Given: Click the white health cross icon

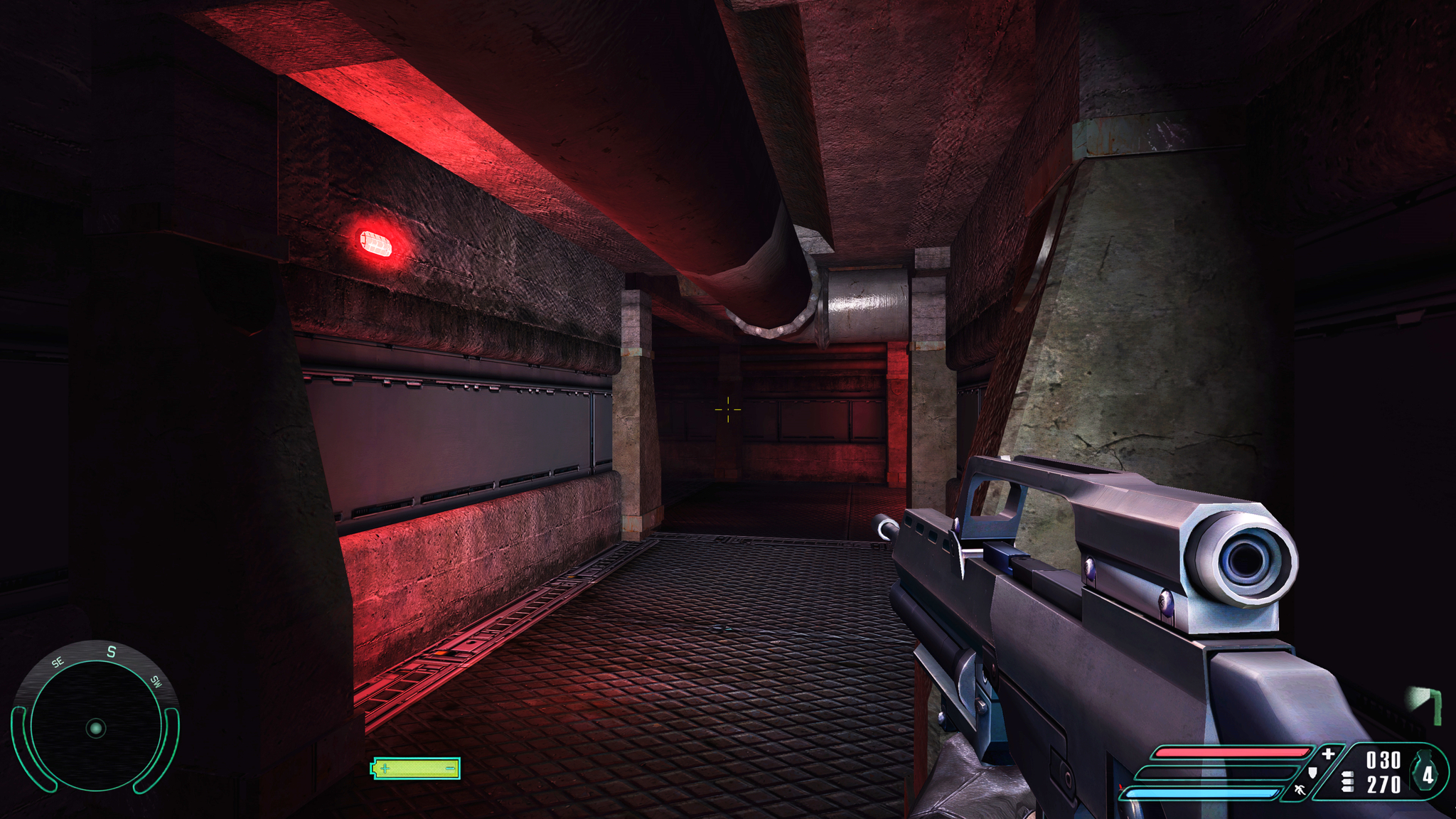Looking at the screenshot, I should coord(1327,754).
